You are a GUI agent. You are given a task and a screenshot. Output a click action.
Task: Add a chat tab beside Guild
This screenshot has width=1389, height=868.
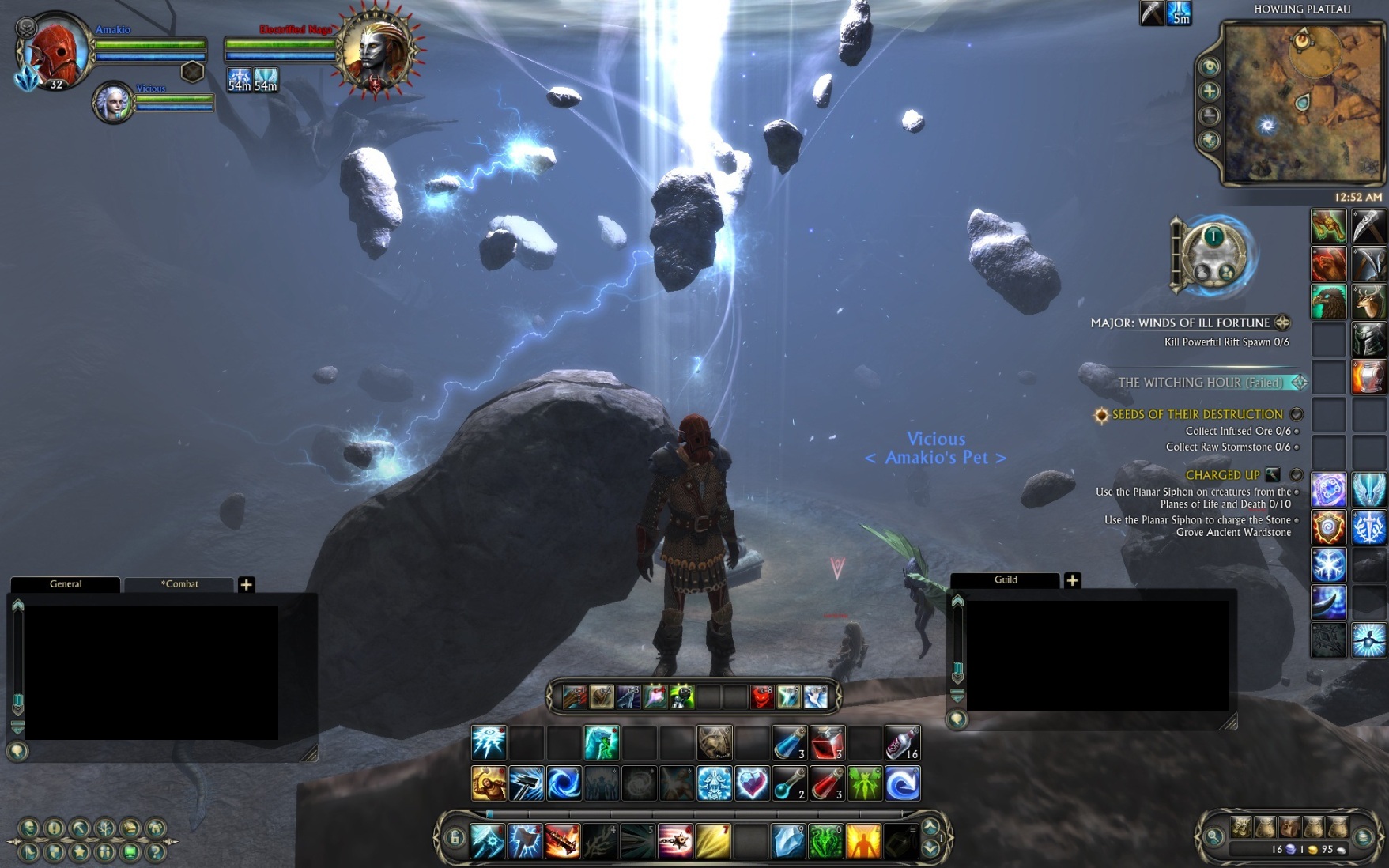click(1072, 580)
